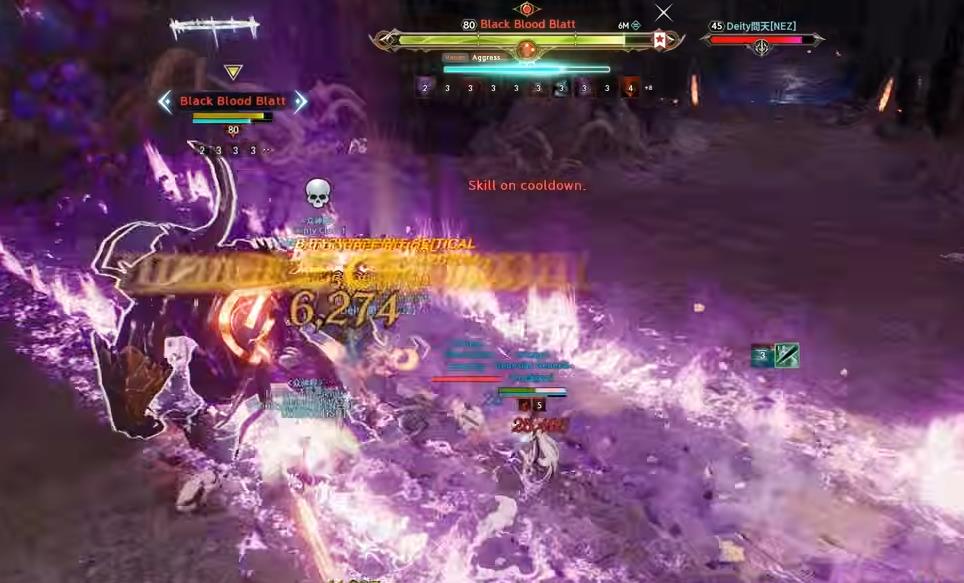Close the Black Blood Blatt target frame

[663, 13]
